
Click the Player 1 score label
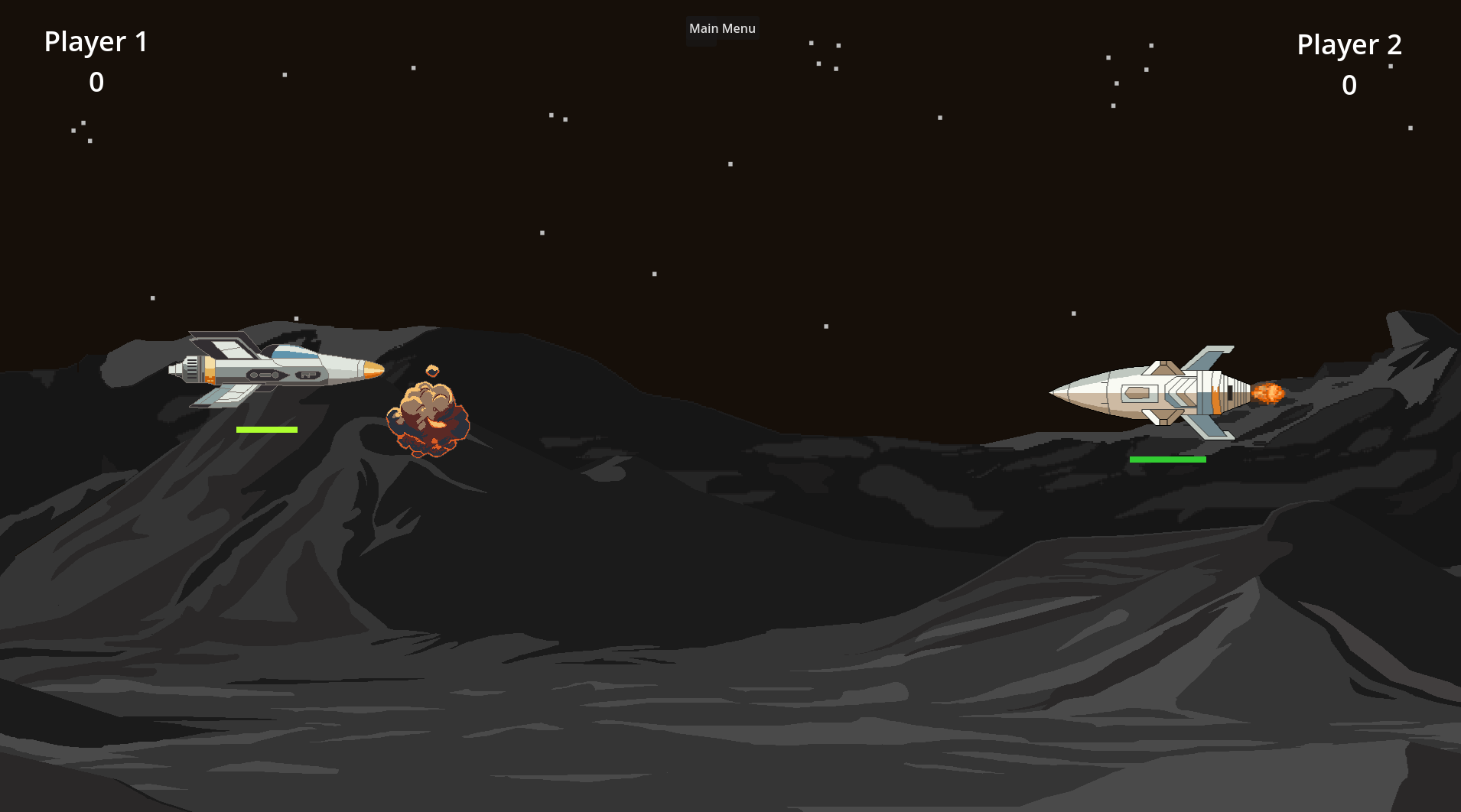click(x=96, y=82)
